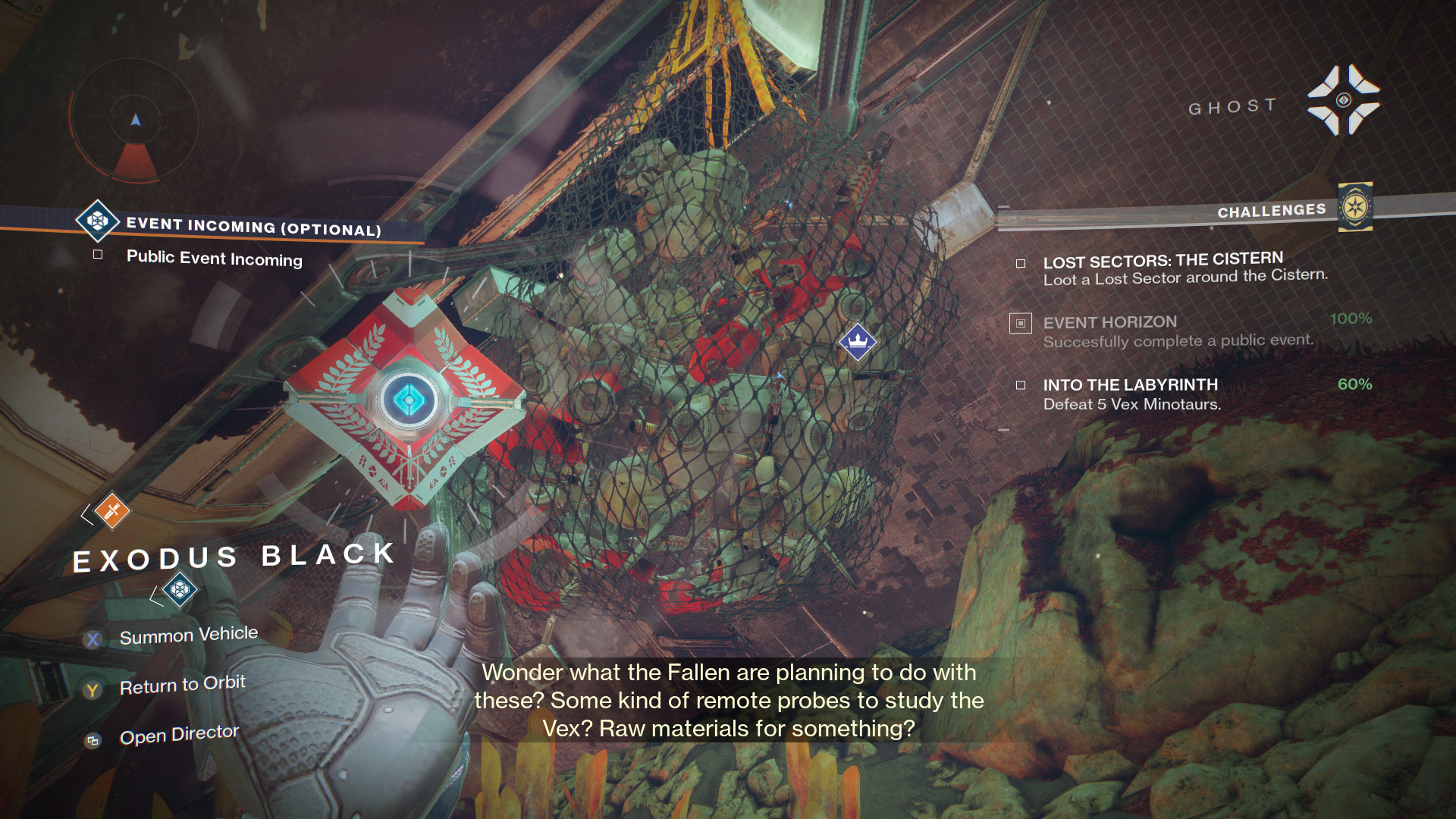Click the blue crown waypoint marker

click(858, 341)
